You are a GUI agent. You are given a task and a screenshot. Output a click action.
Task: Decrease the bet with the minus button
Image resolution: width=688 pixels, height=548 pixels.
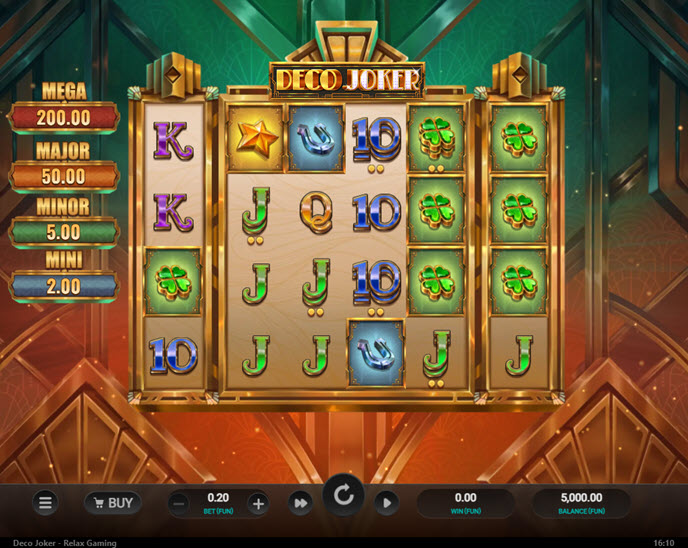[179, 503]
